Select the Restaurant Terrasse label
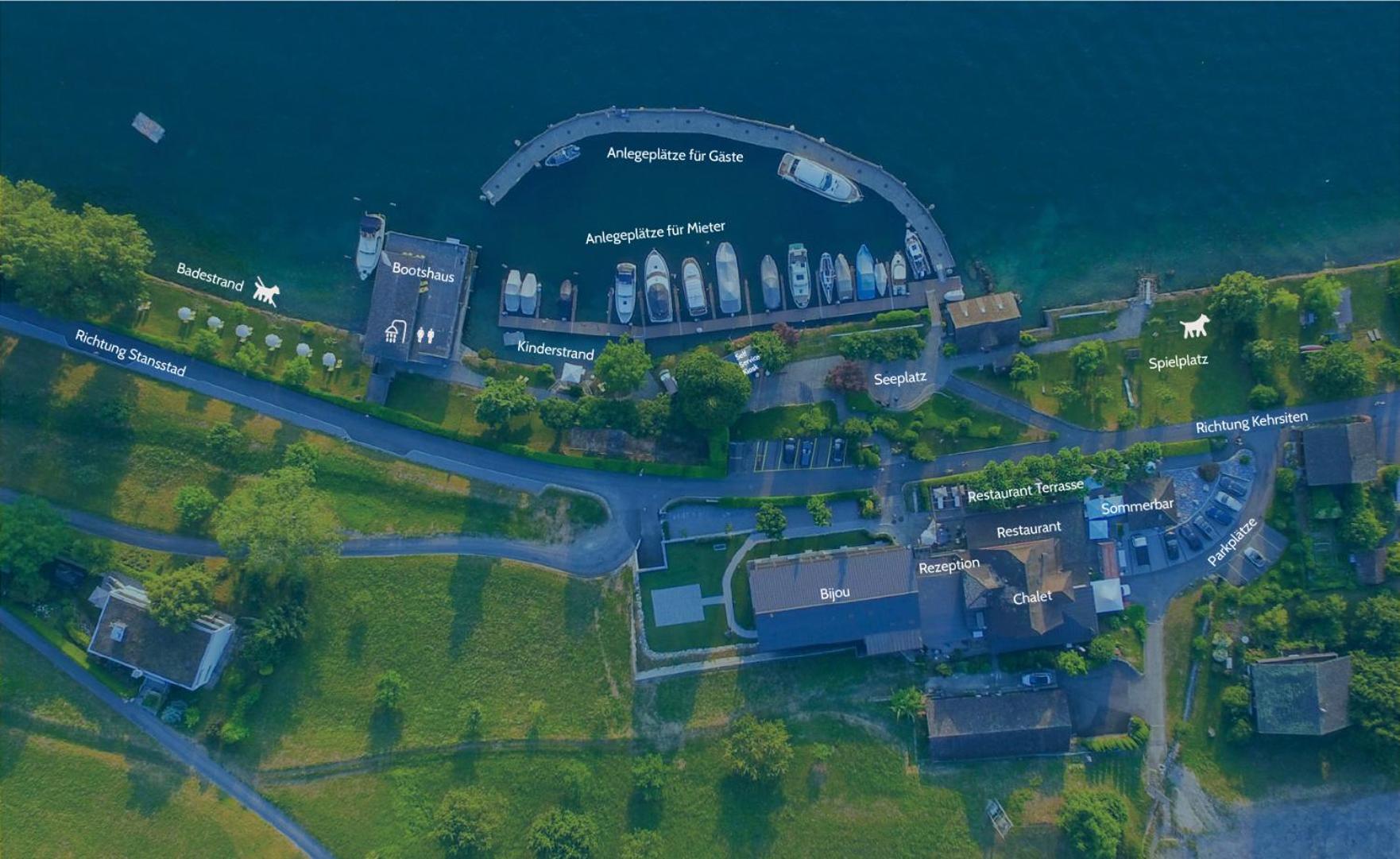This screenshot has height=859, width=1400. [x=1025, y=491]
